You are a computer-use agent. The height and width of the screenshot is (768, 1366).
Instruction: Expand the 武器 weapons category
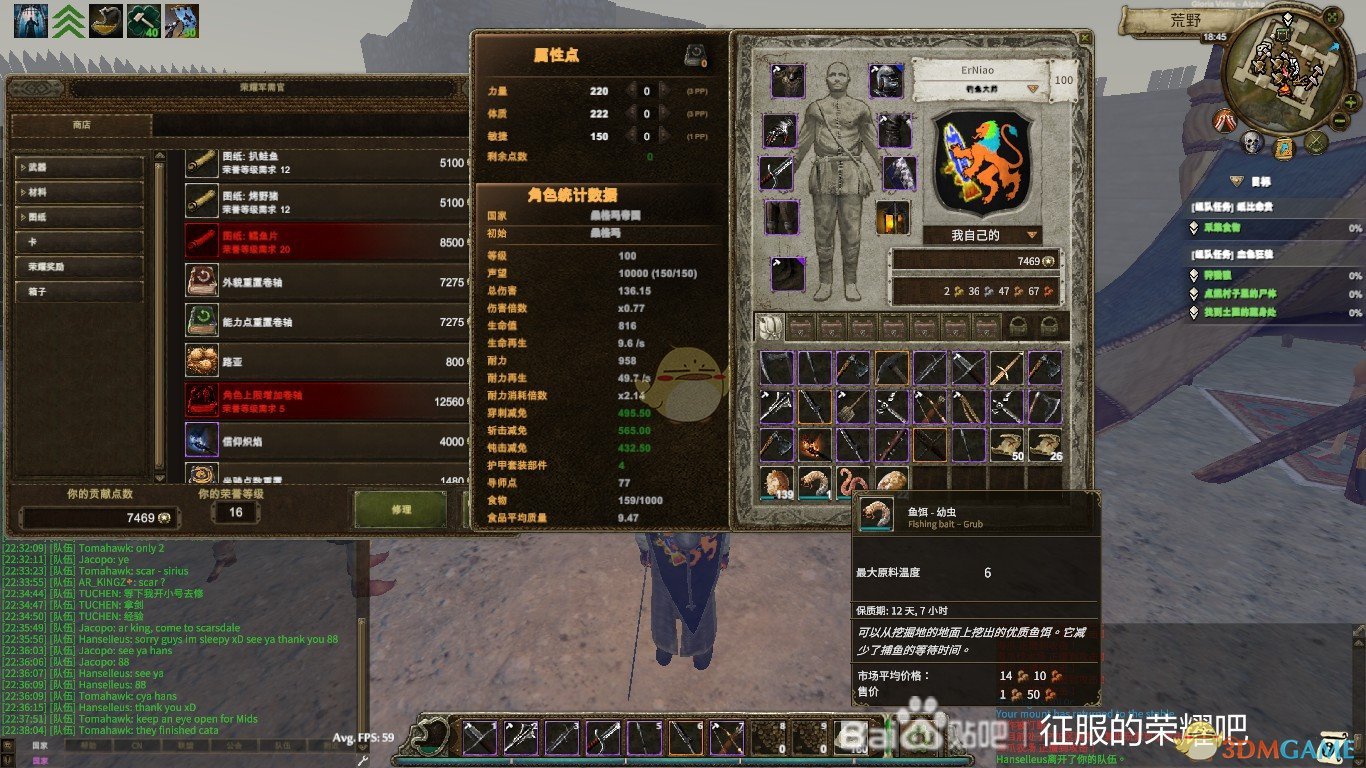click(80, 166)
